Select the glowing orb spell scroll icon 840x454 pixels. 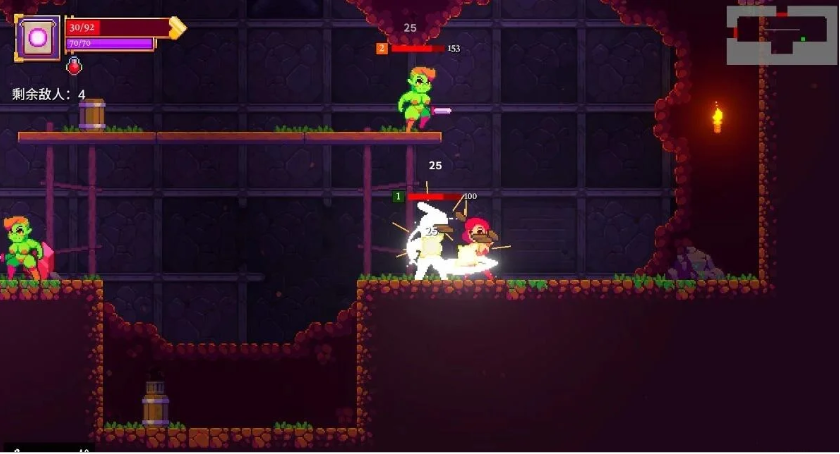point(40,38)
